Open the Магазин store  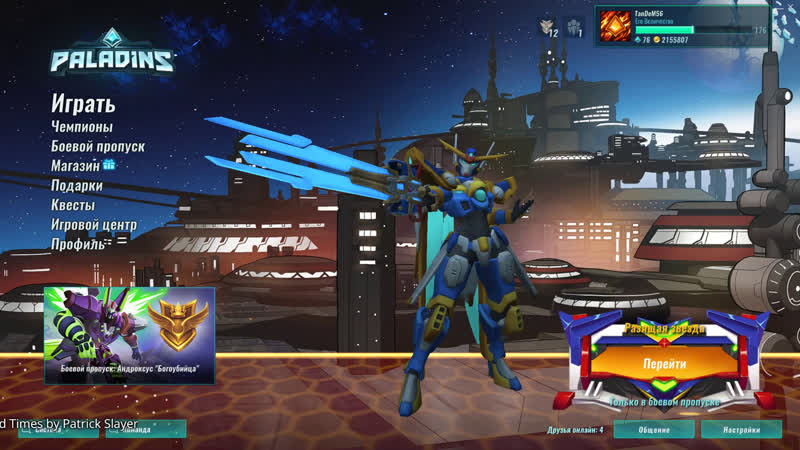[x=76, y=166]
